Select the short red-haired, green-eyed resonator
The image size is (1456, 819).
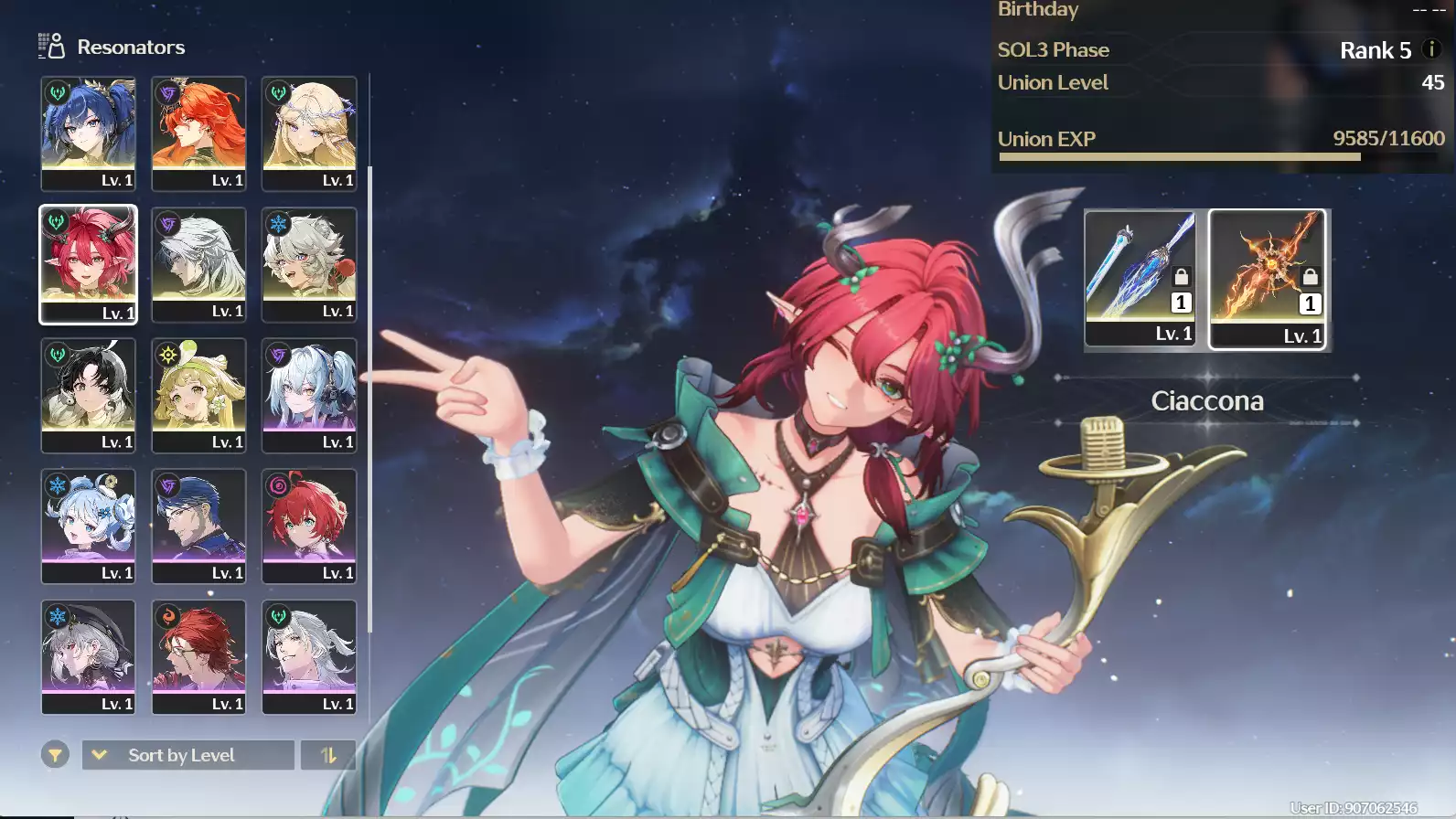click(x=309, y=526)
